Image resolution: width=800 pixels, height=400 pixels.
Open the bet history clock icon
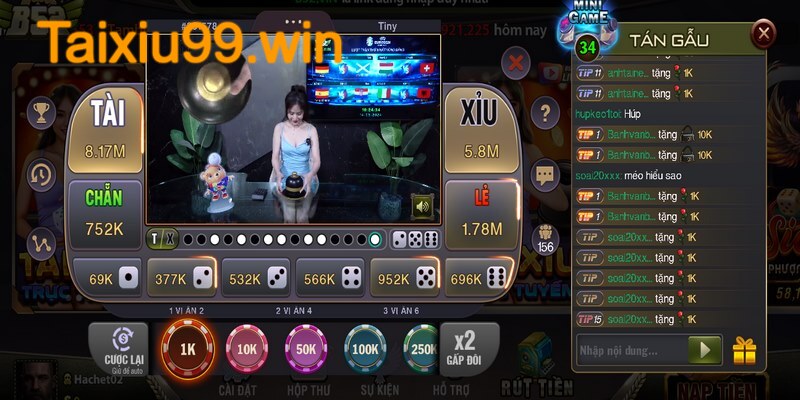pos(42,174)
